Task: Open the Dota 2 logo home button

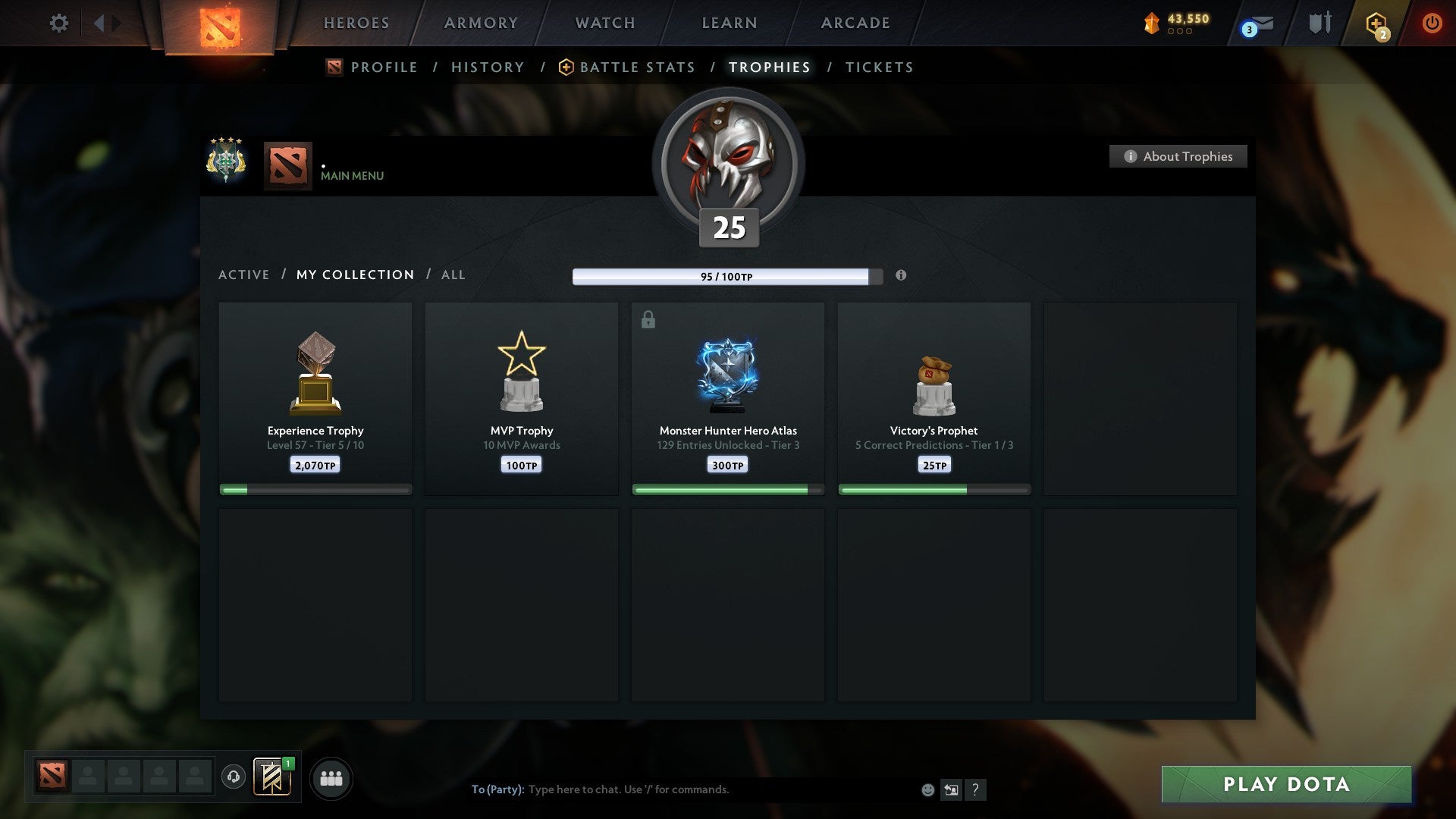Action: click(x=220, y=24)
